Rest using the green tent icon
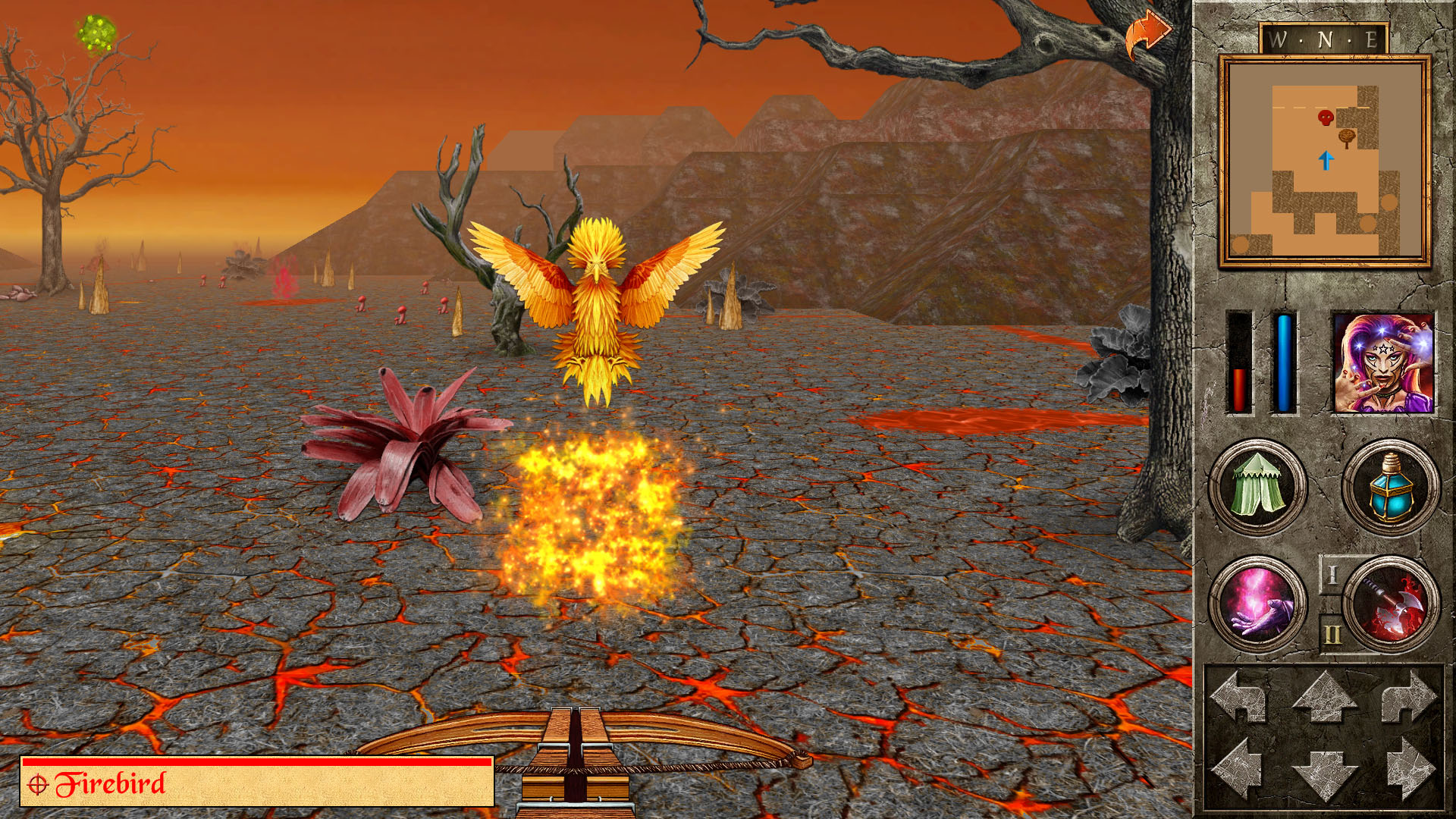Screen dimensions: 1456x819 (x=1257, y=487)
